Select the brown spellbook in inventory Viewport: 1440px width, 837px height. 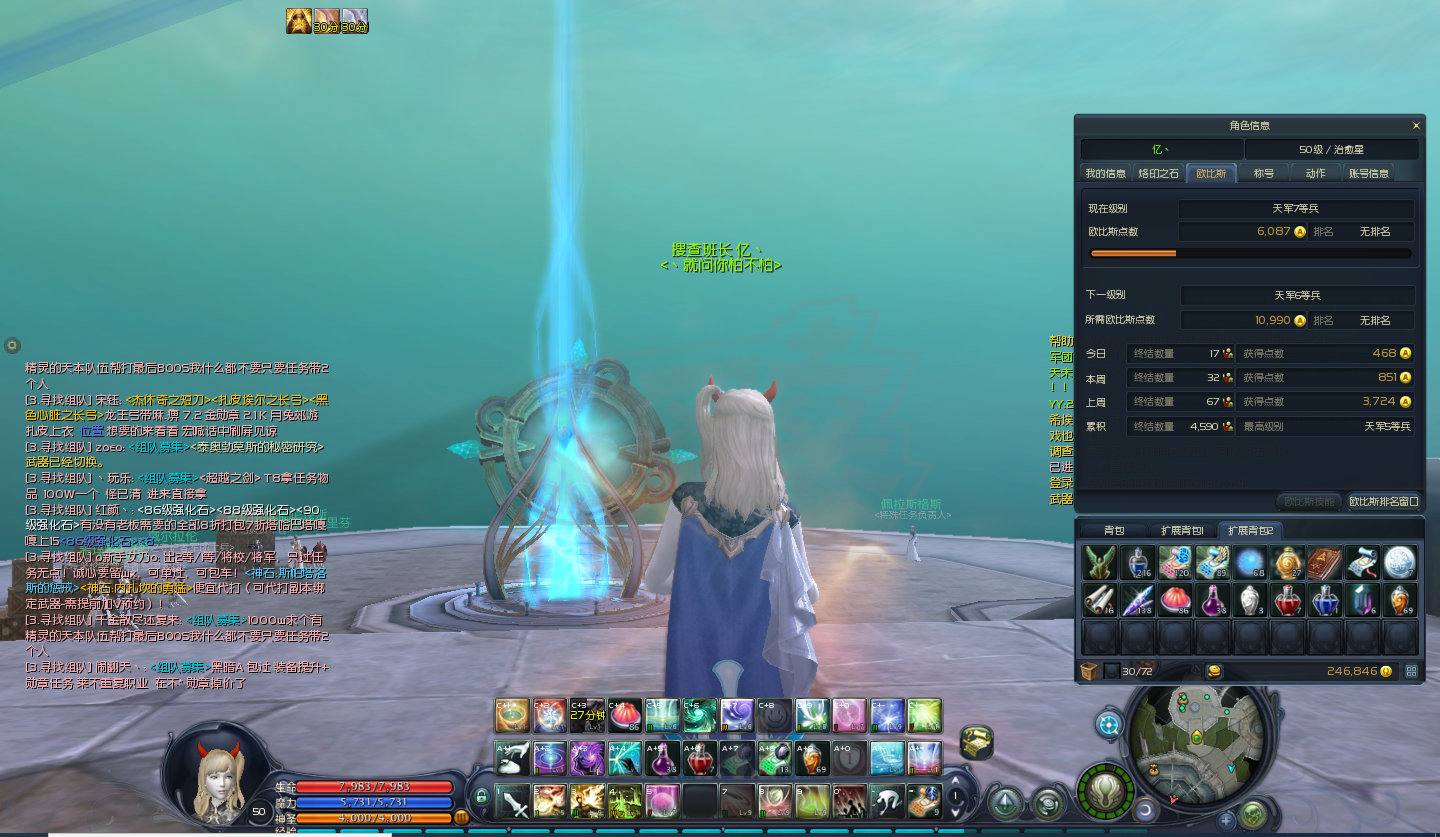(1324, 563)
